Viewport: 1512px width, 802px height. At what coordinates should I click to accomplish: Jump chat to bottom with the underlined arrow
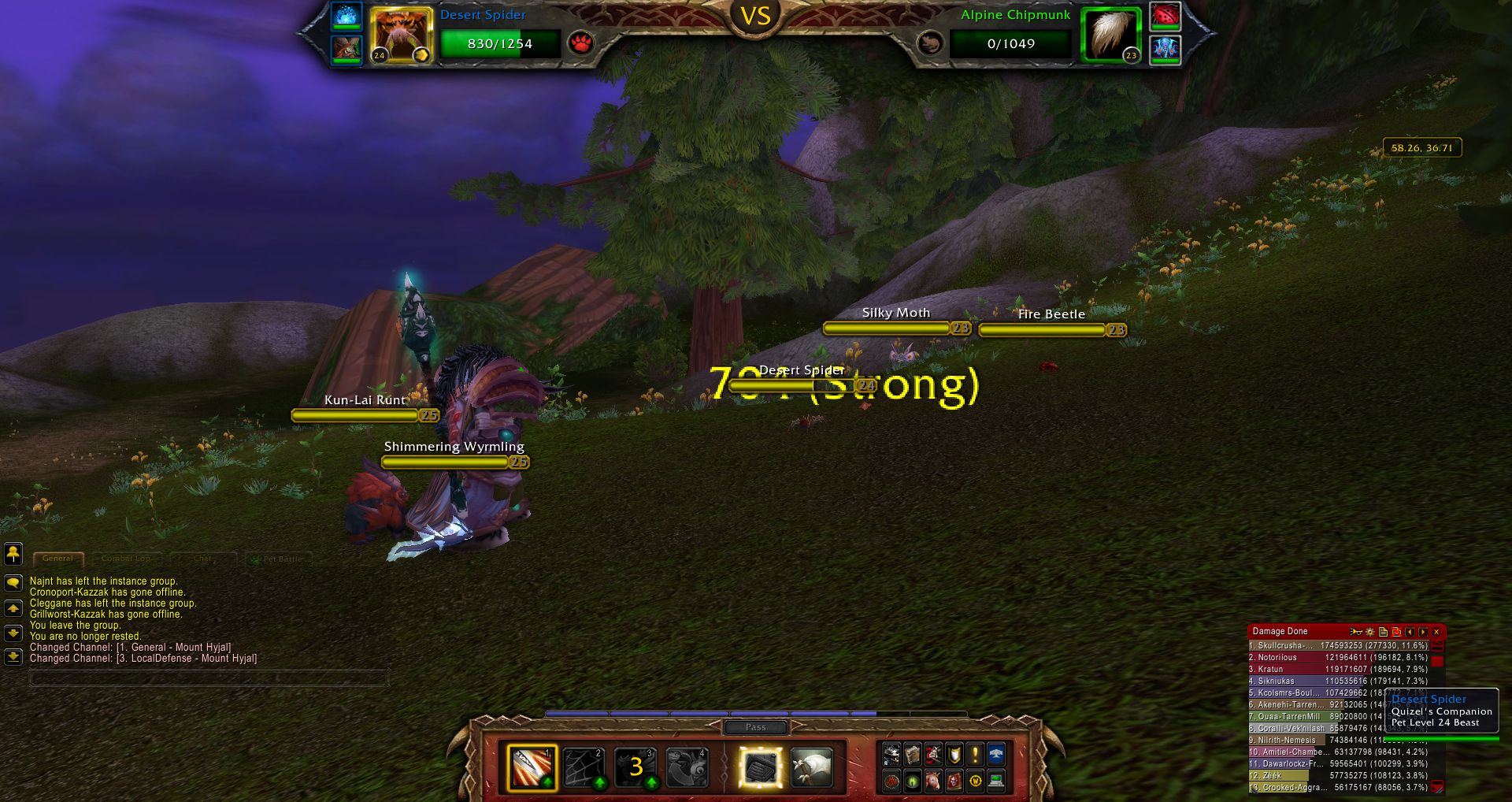13,656
